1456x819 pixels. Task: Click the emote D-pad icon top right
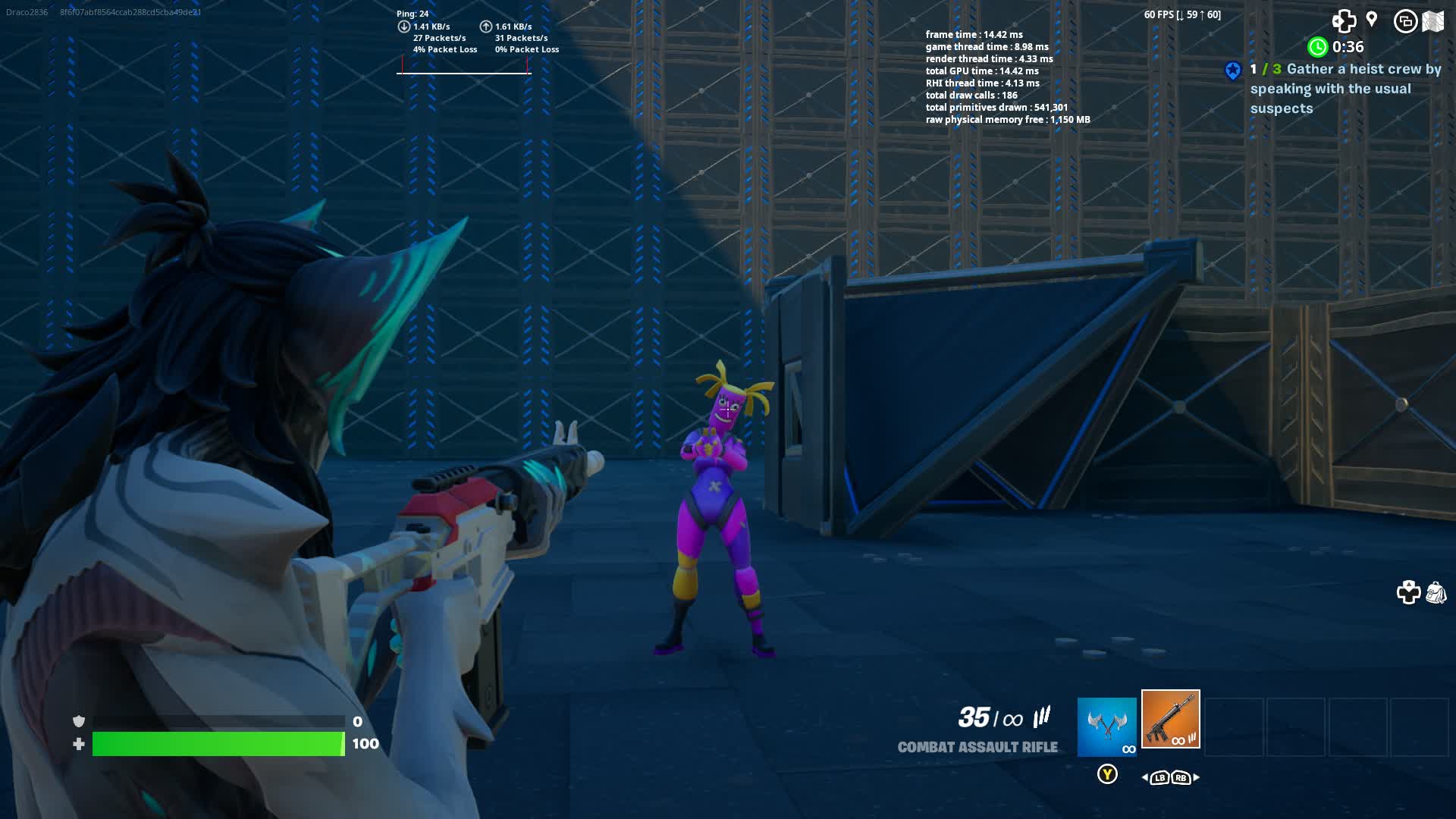point(1345,22)
